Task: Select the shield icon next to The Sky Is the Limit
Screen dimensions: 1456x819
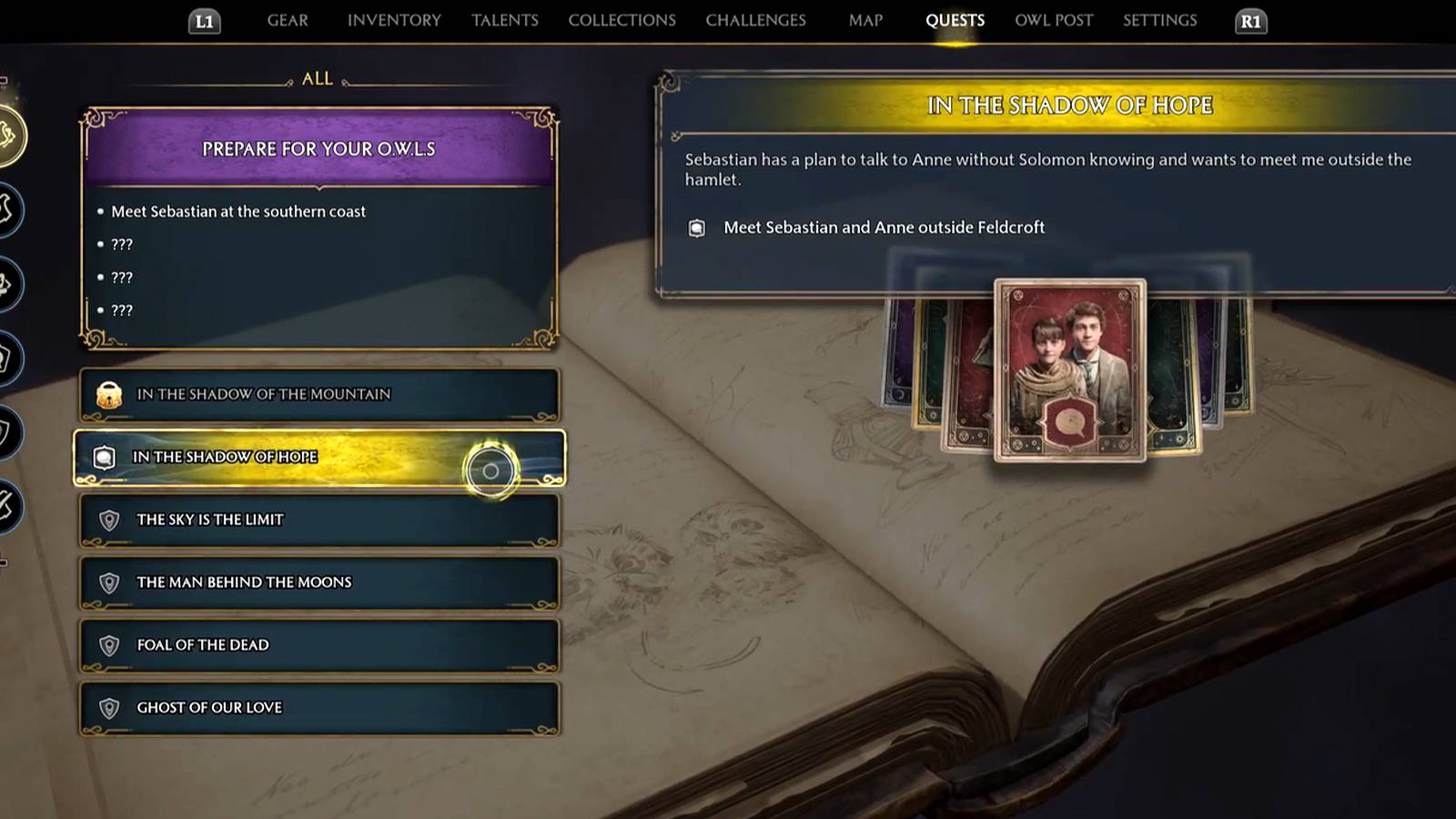Action: 111,521
